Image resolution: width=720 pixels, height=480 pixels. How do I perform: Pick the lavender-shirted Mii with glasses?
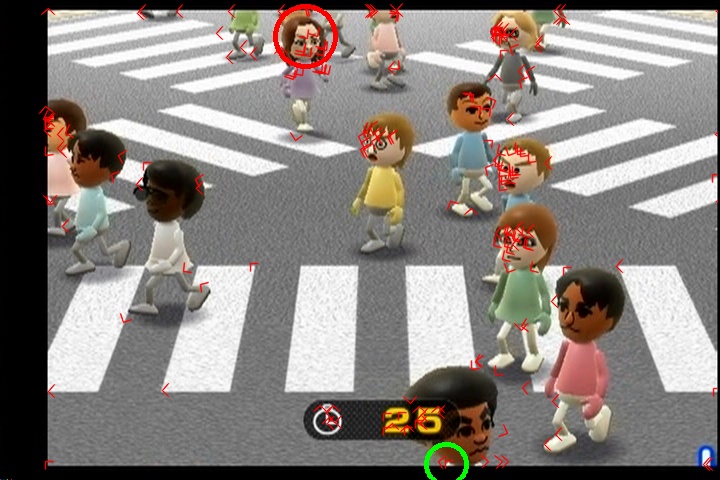[305, 60]
